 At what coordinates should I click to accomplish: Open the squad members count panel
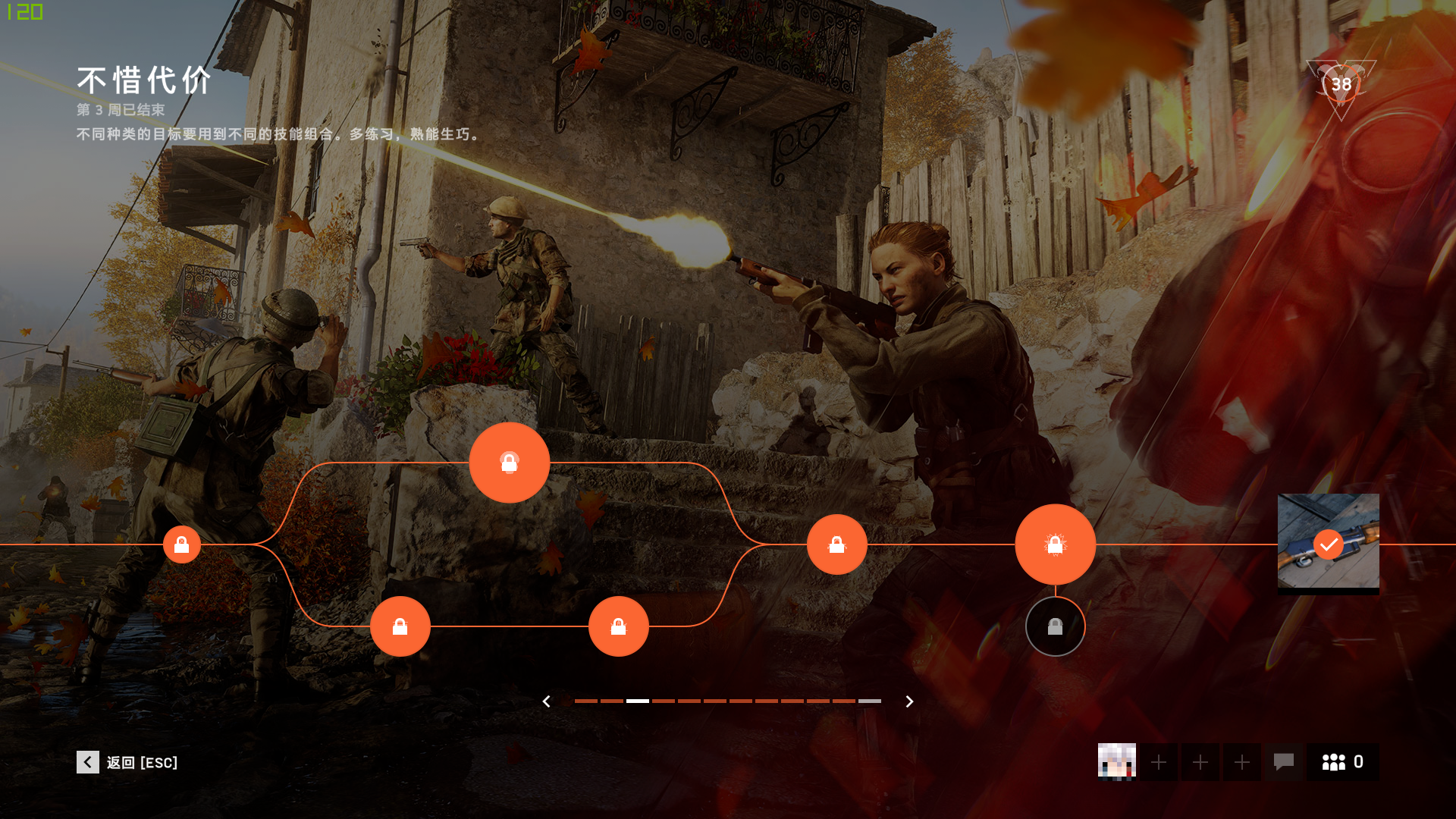point(1342,761)
